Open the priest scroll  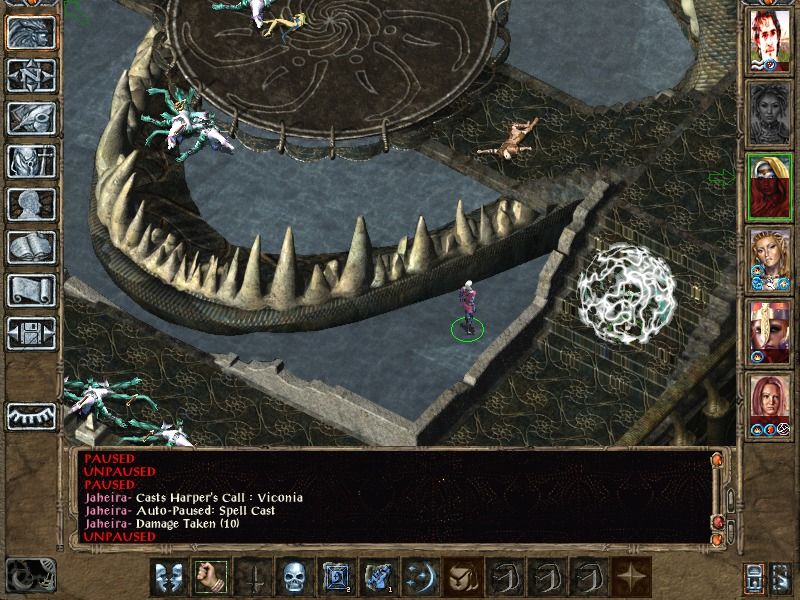30,290
